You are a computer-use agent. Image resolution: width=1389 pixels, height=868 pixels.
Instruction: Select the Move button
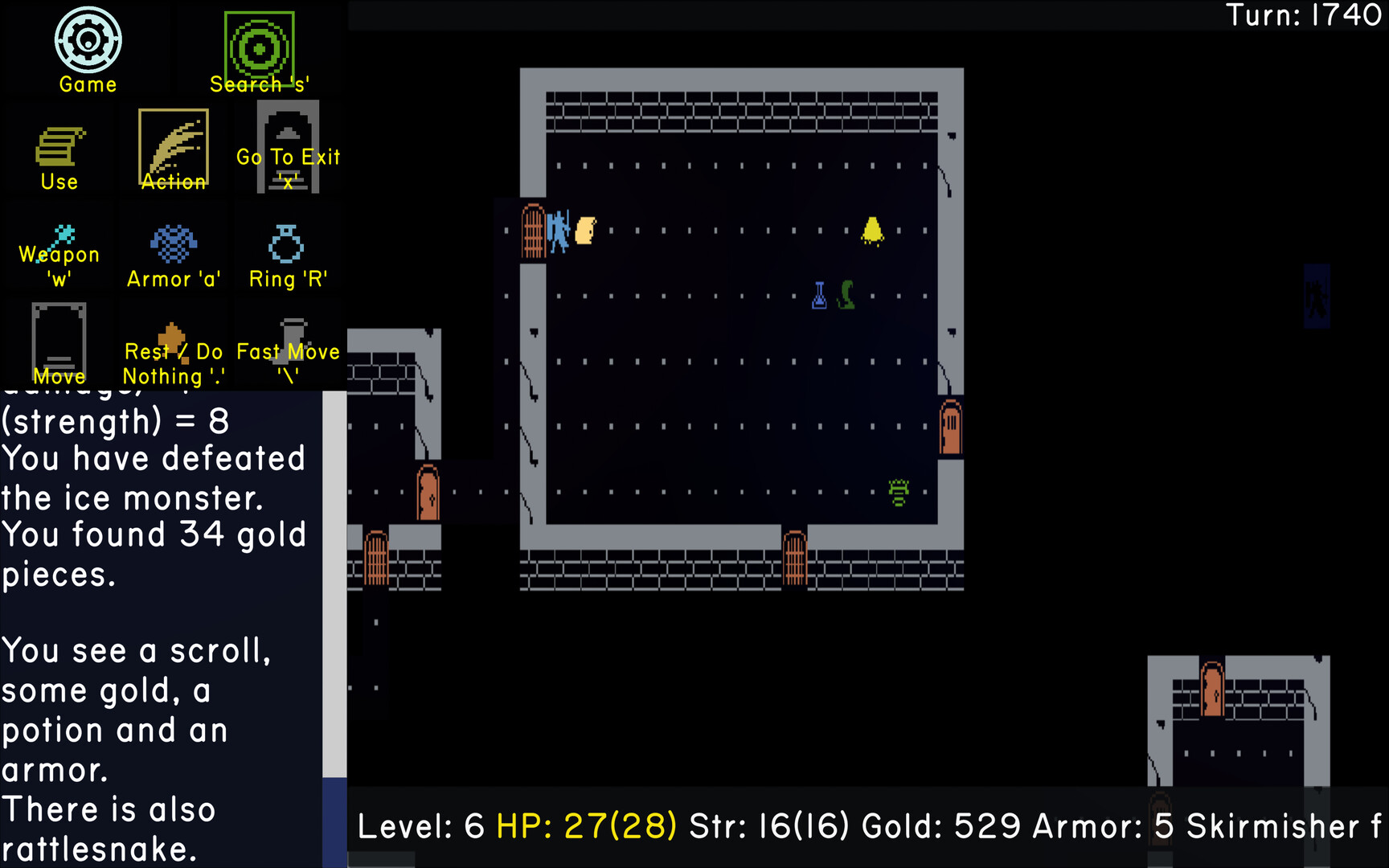point(59,344)
